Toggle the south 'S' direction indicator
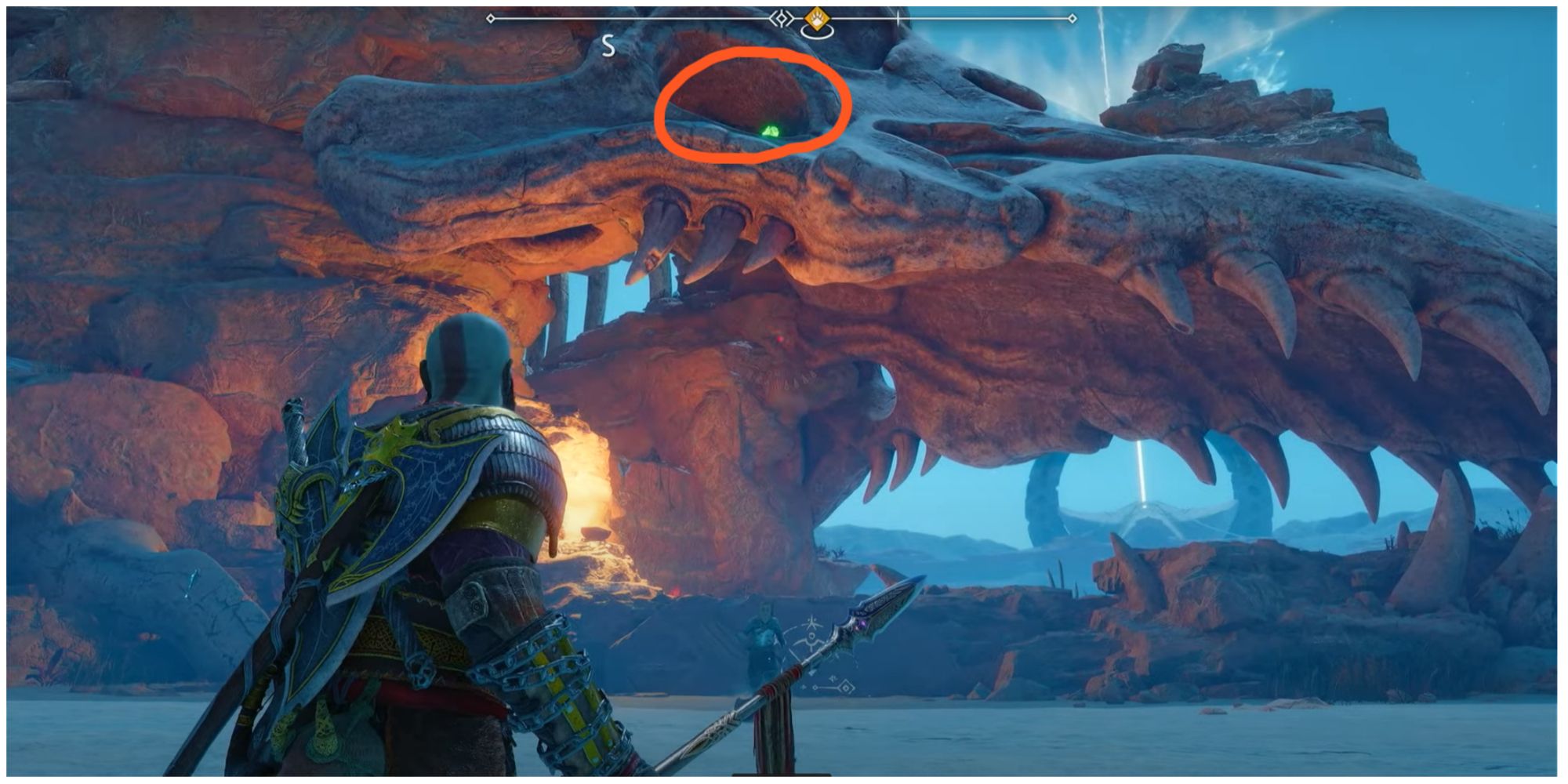Viewport: 1568px width, 784px height. point(608,44)
